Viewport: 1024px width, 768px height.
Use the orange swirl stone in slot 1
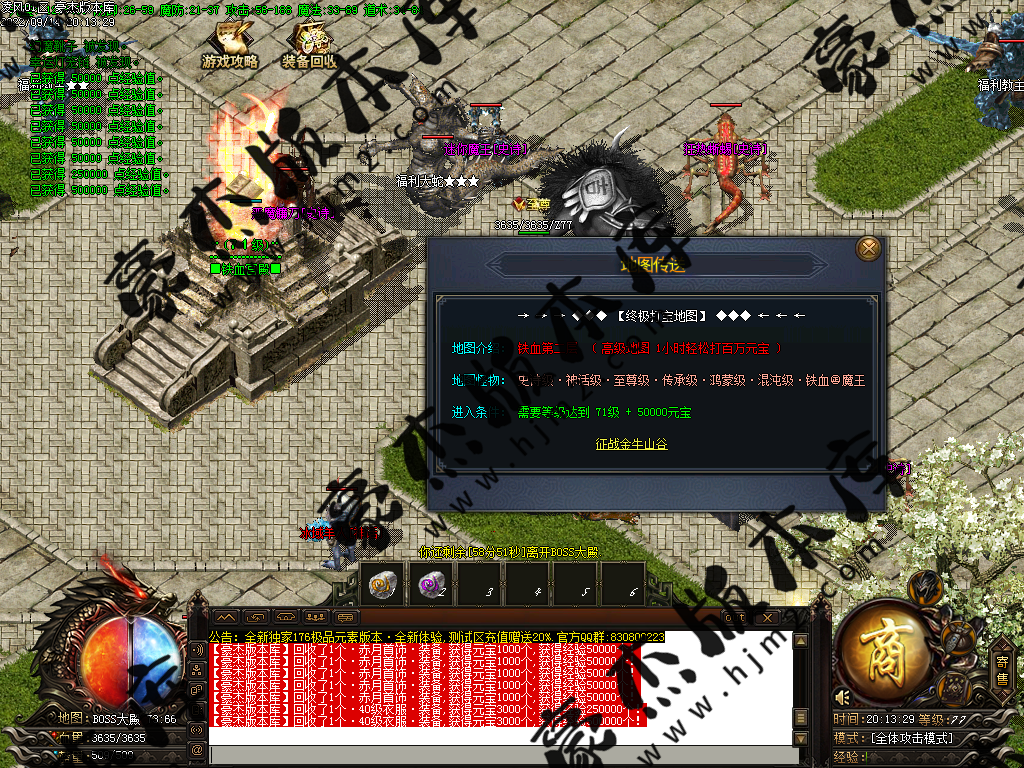380,587
